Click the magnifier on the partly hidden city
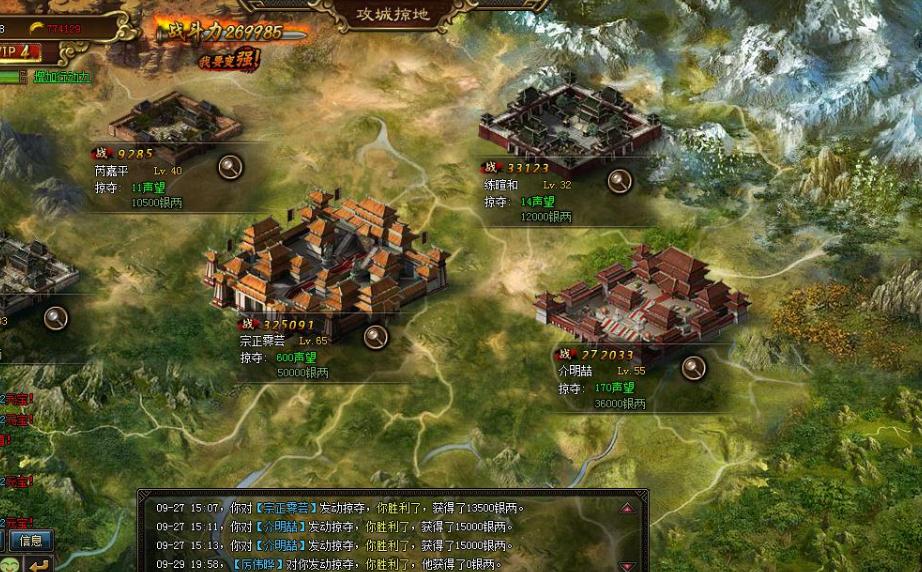Image resolution: width=922 pixels, height=572 pixels. tap(56, 318)
